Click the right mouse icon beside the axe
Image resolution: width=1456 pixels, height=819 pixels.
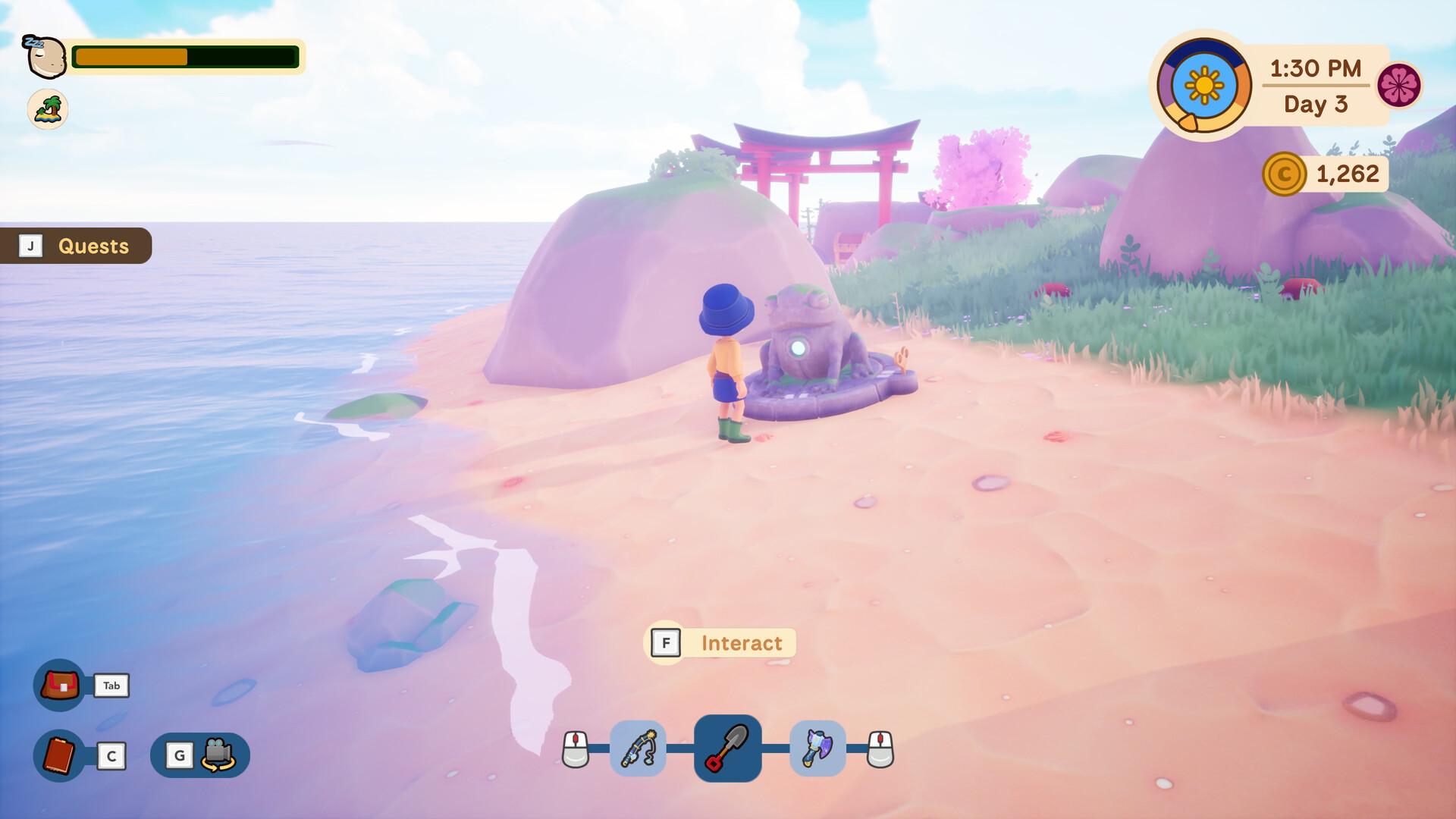(x=878, y=748)
